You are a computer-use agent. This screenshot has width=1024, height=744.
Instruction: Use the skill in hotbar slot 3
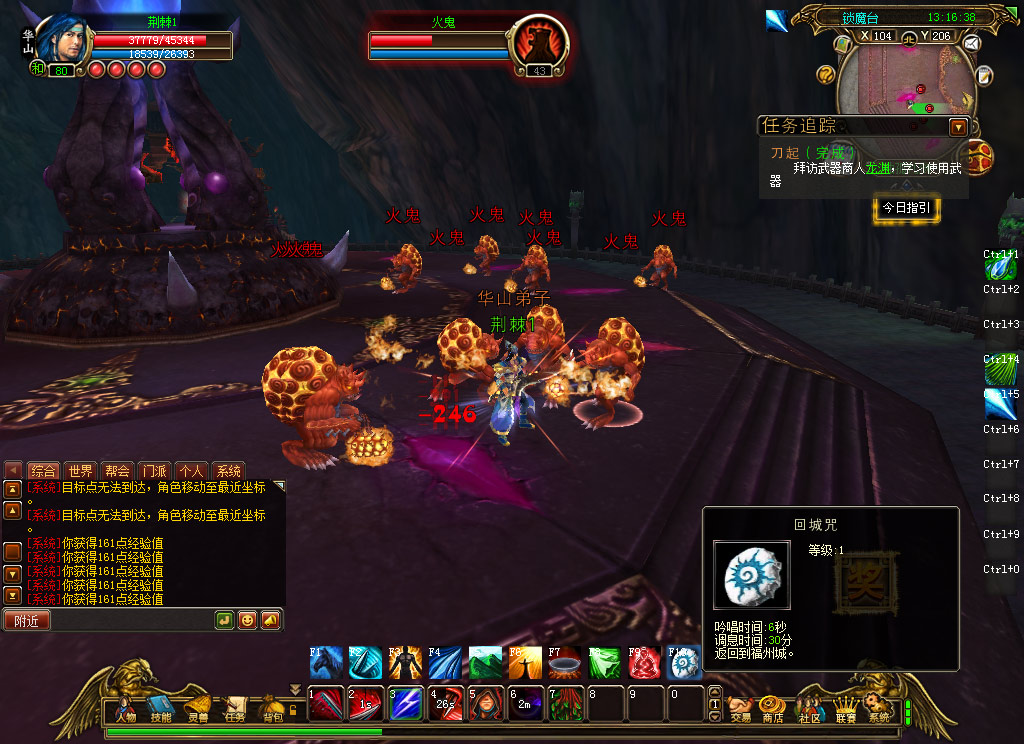click(x=406, y=704)
